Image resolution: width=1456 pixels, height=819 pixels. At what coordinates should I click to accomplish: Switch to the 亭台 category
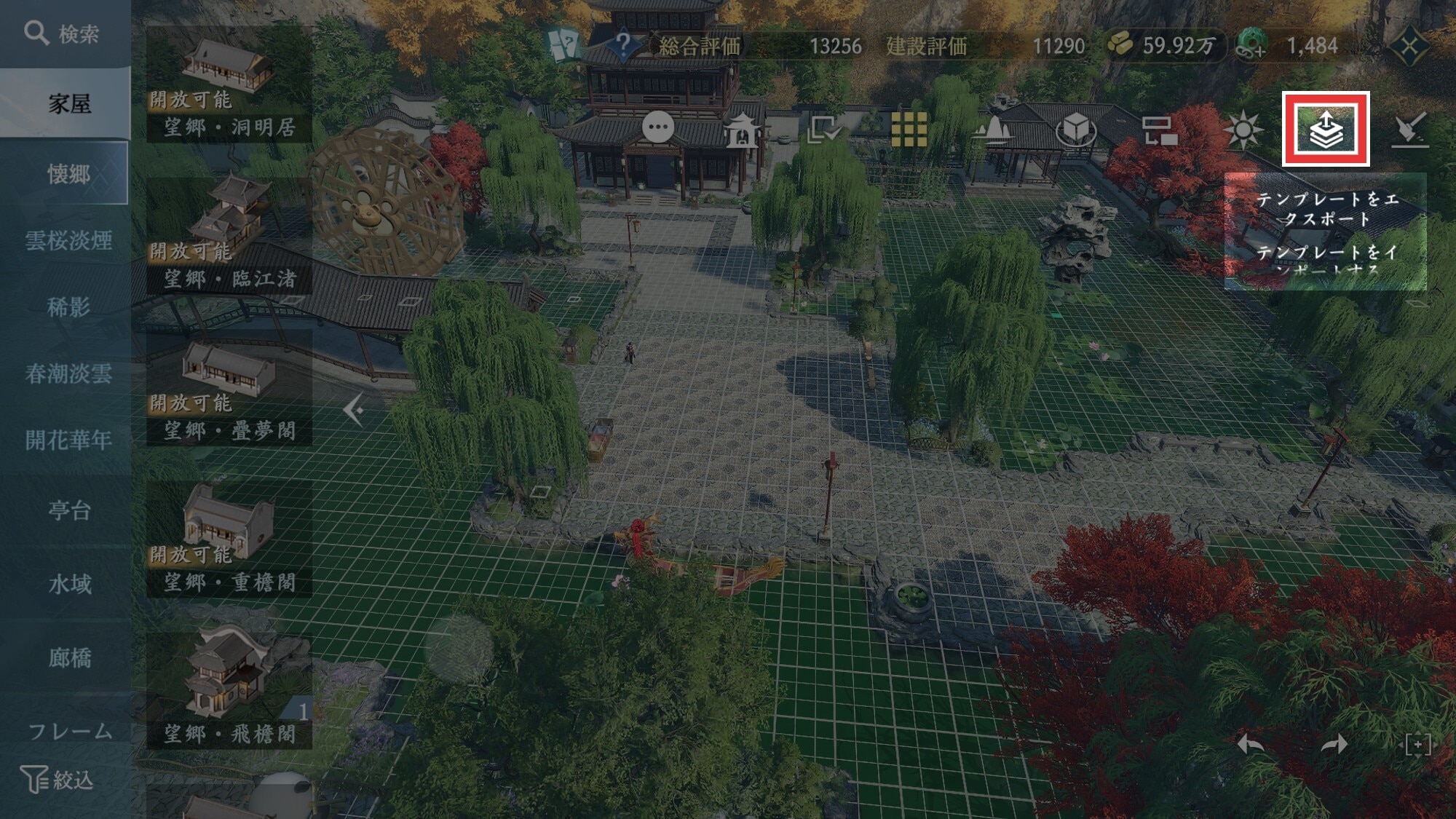coord(69,510)
